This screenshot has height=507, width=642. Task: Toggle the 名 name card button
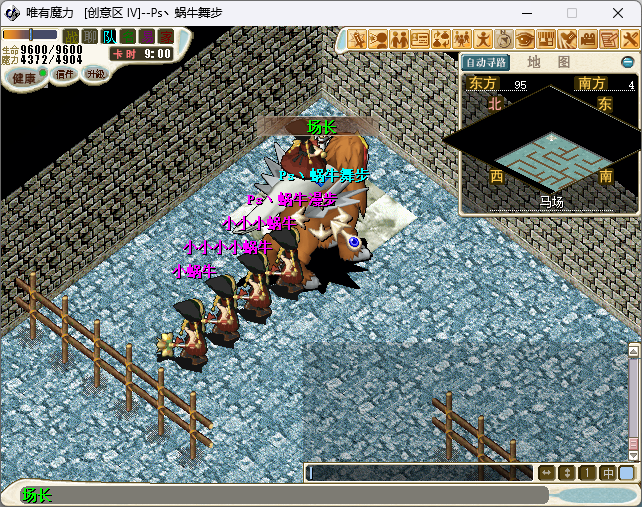pos(127,37)
